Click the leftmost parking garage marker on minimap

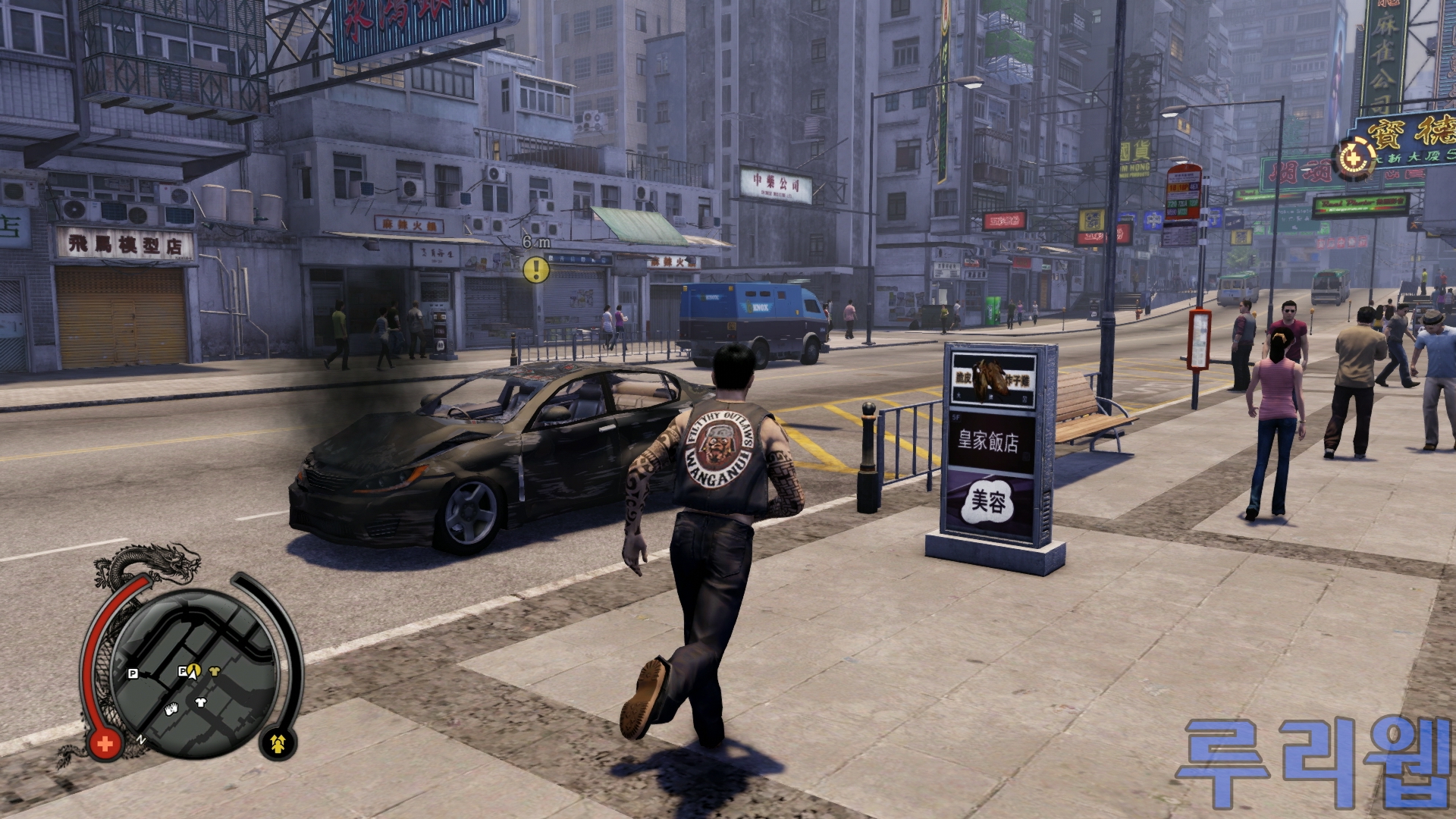click(133, 673)
